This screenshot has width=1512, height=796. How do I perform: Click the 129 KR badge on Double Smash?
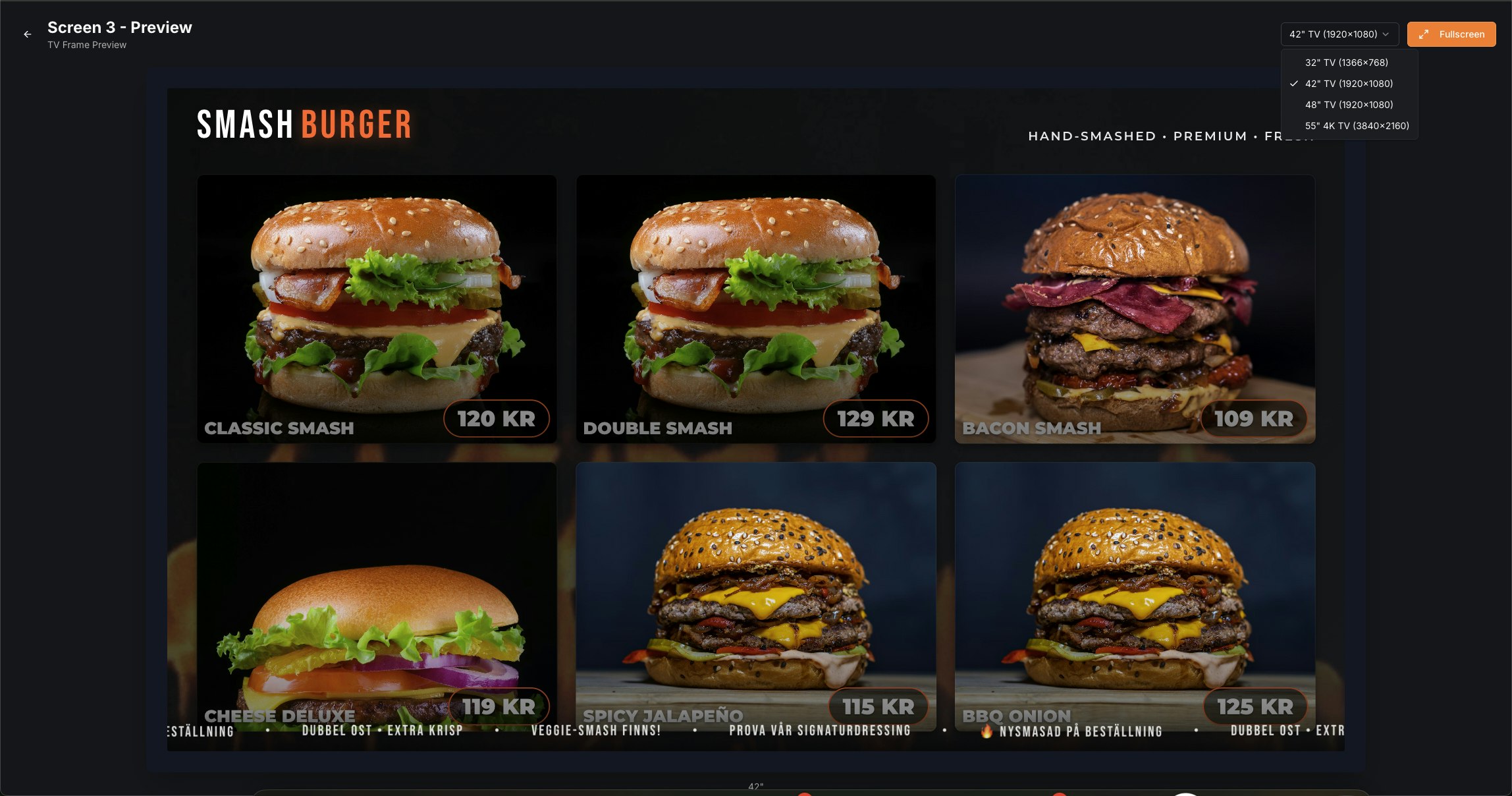tap(875, 418)
